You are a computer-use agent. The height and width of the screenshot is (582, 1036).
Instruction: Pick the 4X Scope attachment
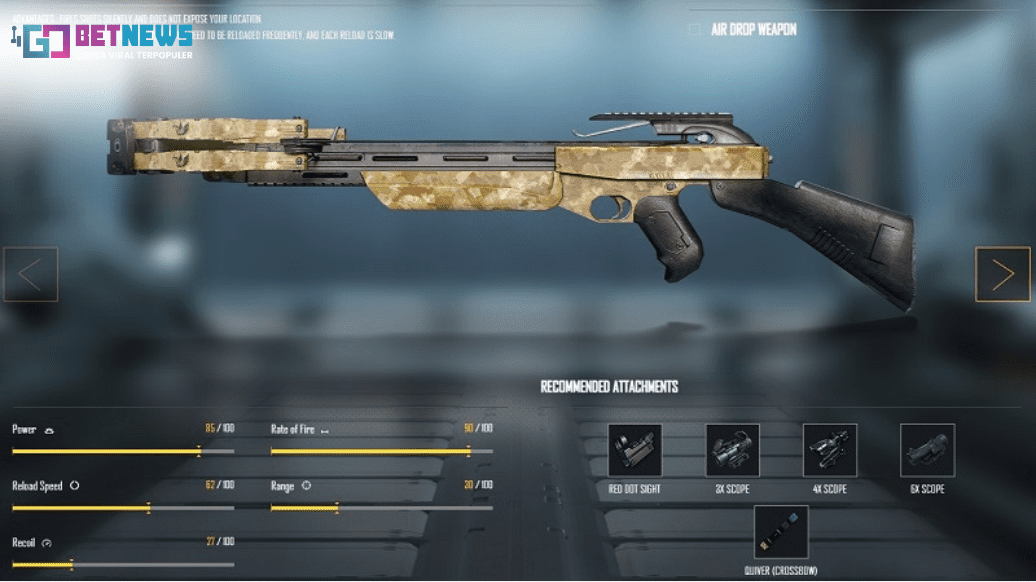tap(829, 451)
